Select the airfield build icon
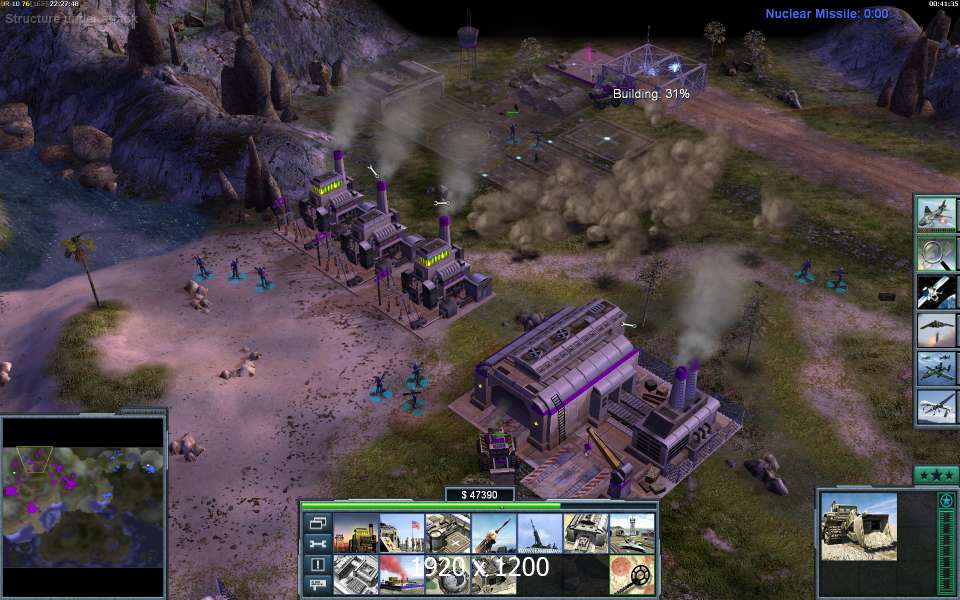This screenshot has height=600, width=960. click(631, 533)
